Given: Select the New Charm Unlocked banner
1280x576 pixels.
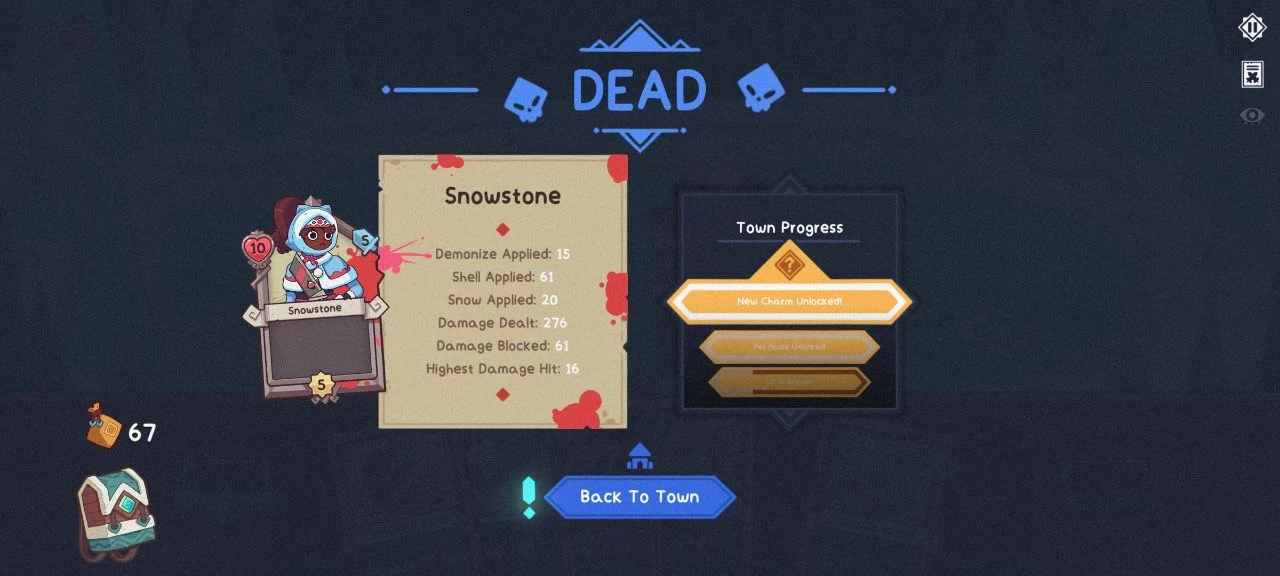Looking at the screenshot, I should [x=789, y=301].
